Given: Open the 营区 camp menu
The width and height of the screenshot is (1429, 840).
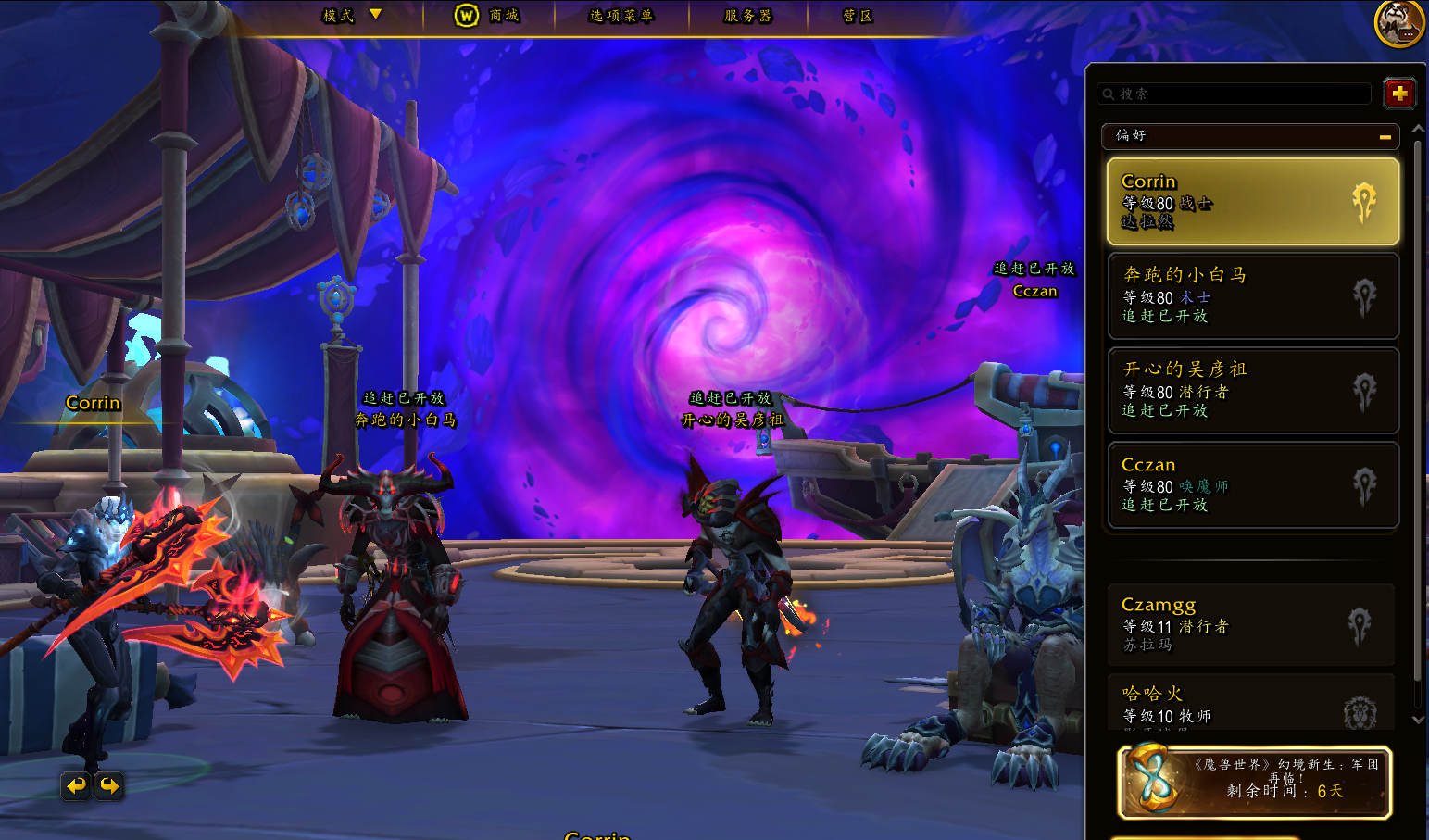Looking at the screenshot, I should (857, 16).
